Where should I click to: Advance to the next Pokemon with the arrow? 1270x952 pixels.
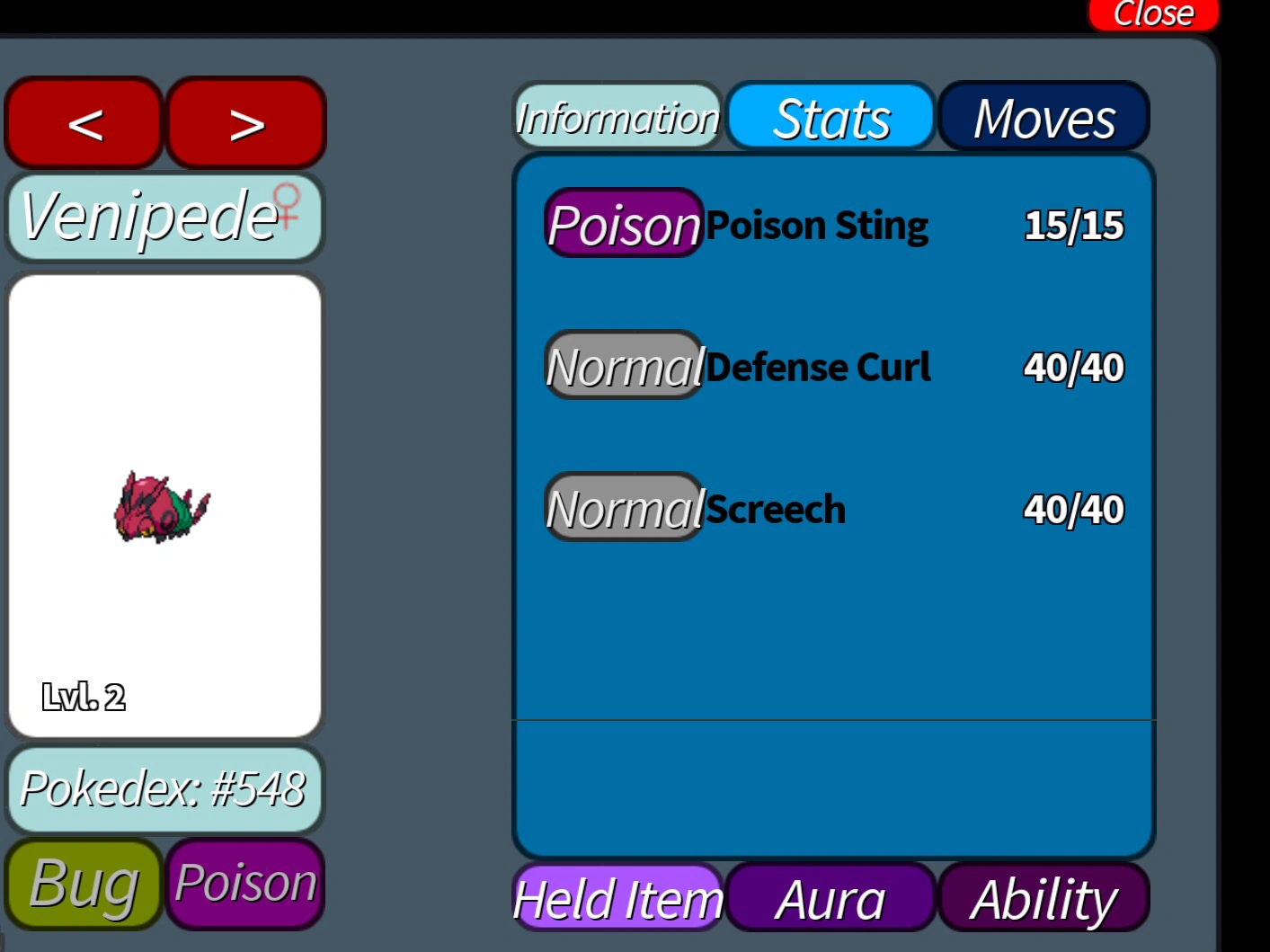(x=245, y=123)
